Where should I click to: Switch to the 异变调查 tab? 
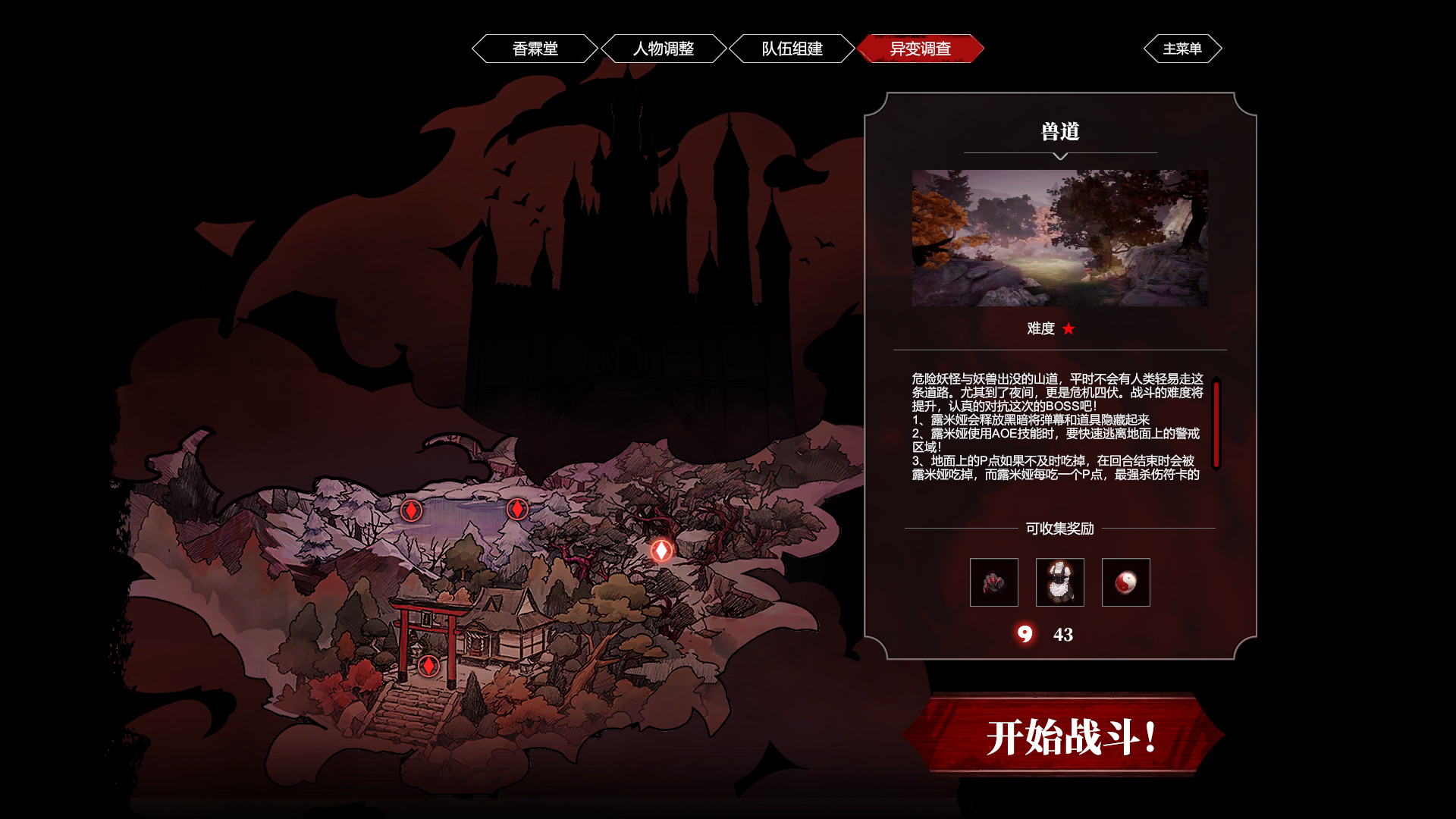tap(921, 49)
